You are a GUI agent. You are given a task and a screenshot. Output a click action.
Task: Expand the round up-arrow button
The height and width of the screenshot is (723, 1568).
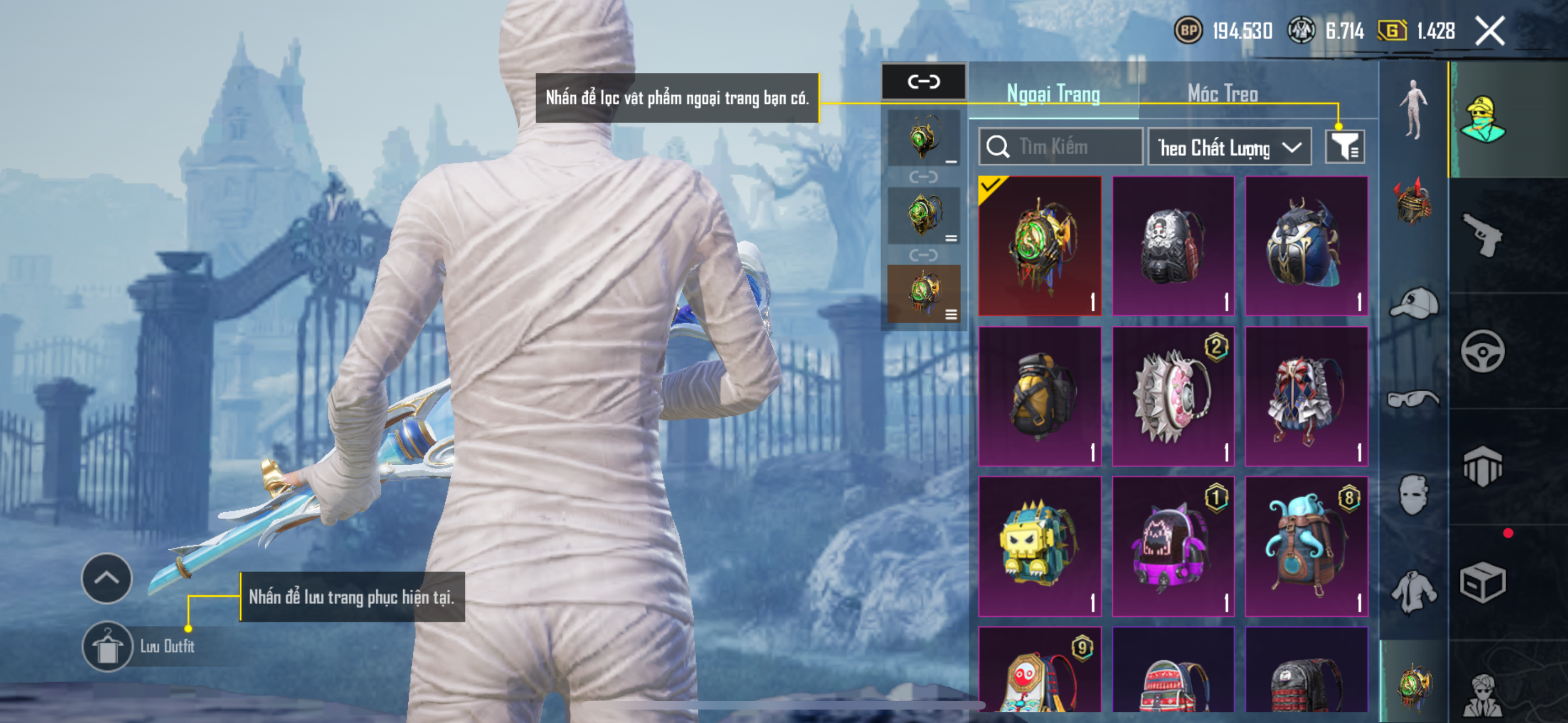tap(107, 578)
